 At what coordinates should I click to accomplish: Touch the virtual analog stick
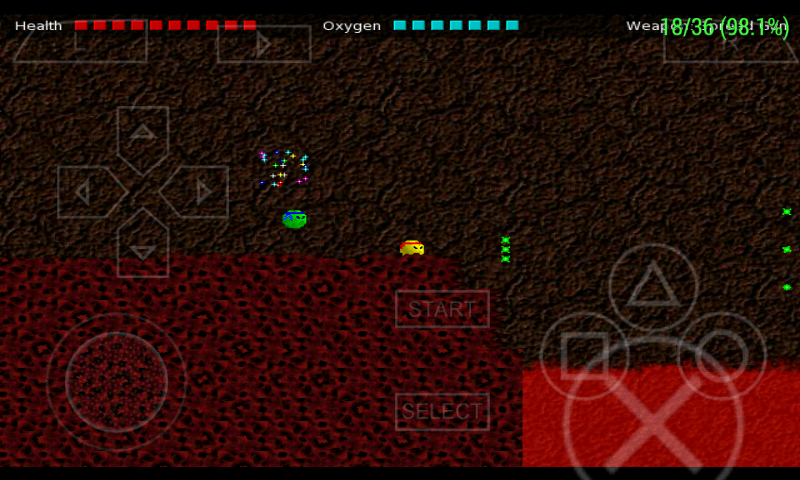116,382
